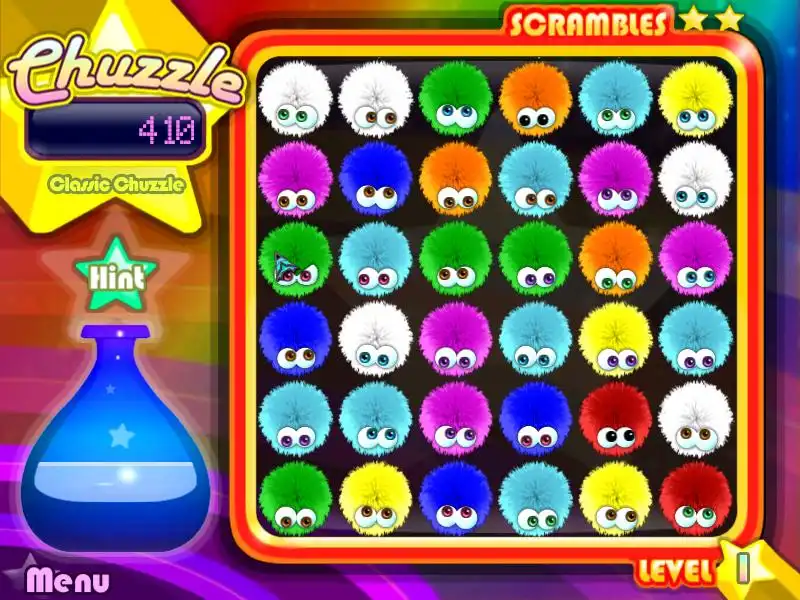
Task: Pick the yellow chuzzle in the top row
Action: 695,99
